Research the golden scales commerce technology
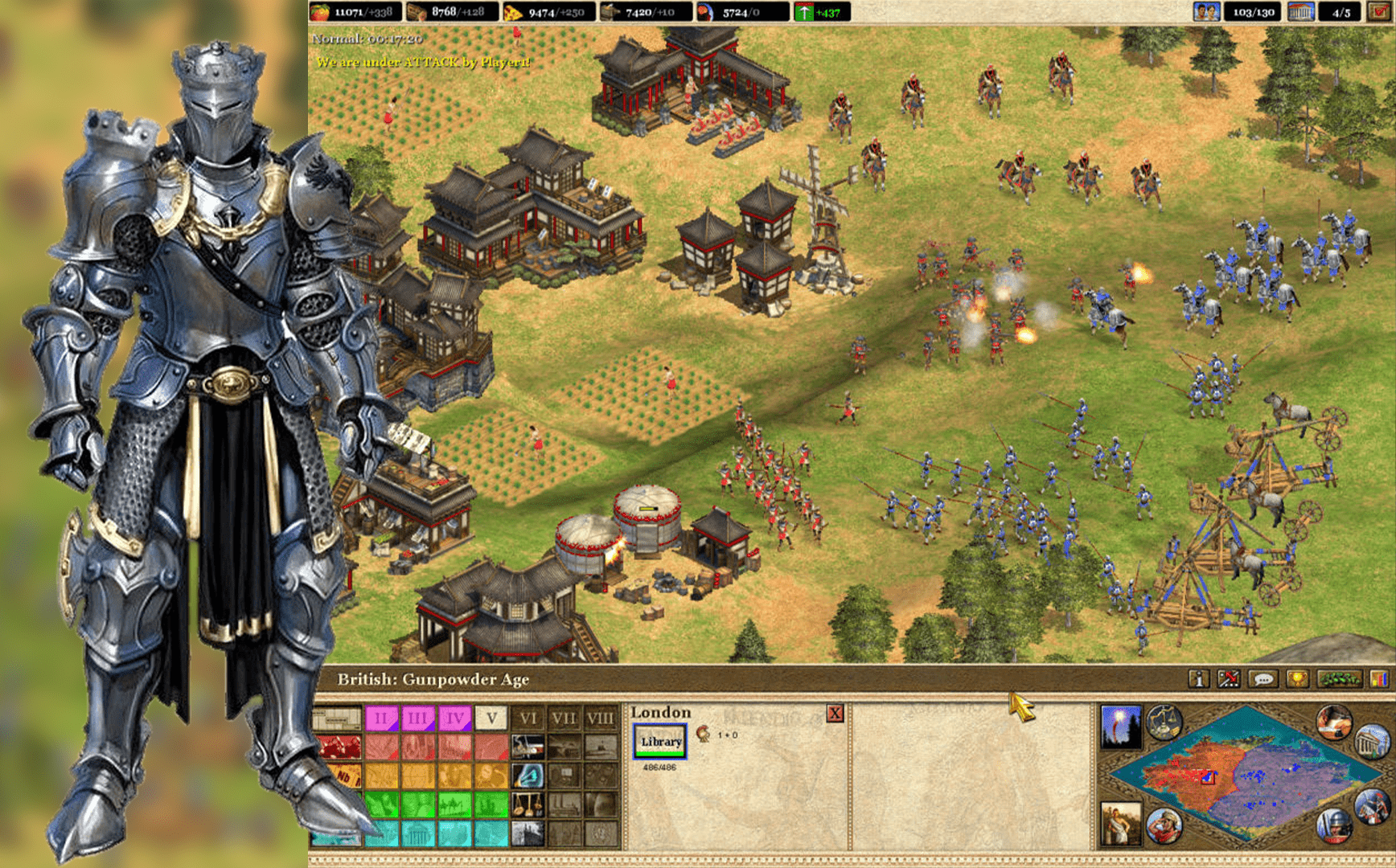Image resolution: width=1396 pixels, height=868 pixels. click(528, 804)
